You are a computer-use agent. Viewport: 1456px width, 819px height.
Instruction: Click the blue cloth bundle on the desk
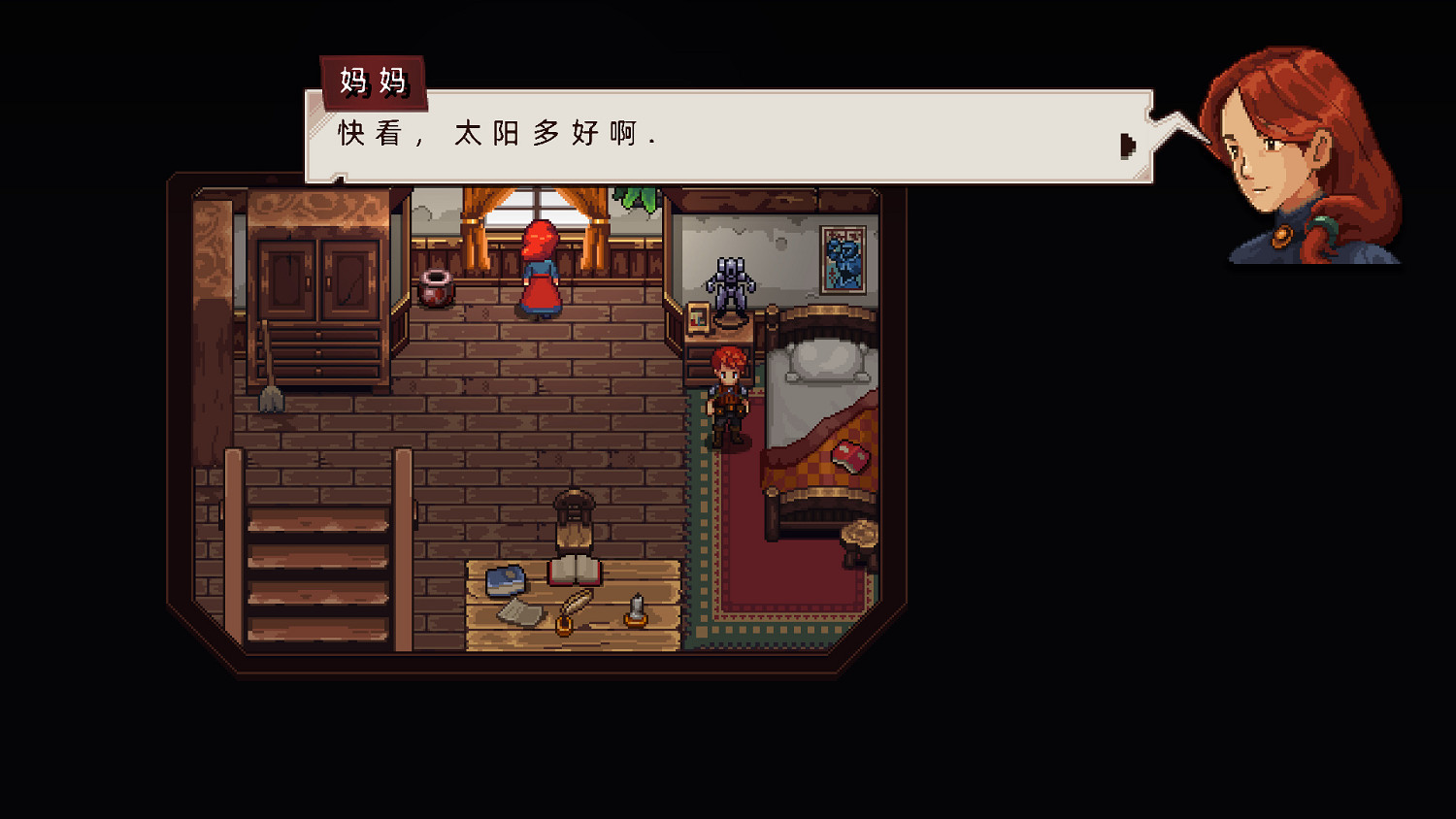pyautogui.click(x=506, y=579)
